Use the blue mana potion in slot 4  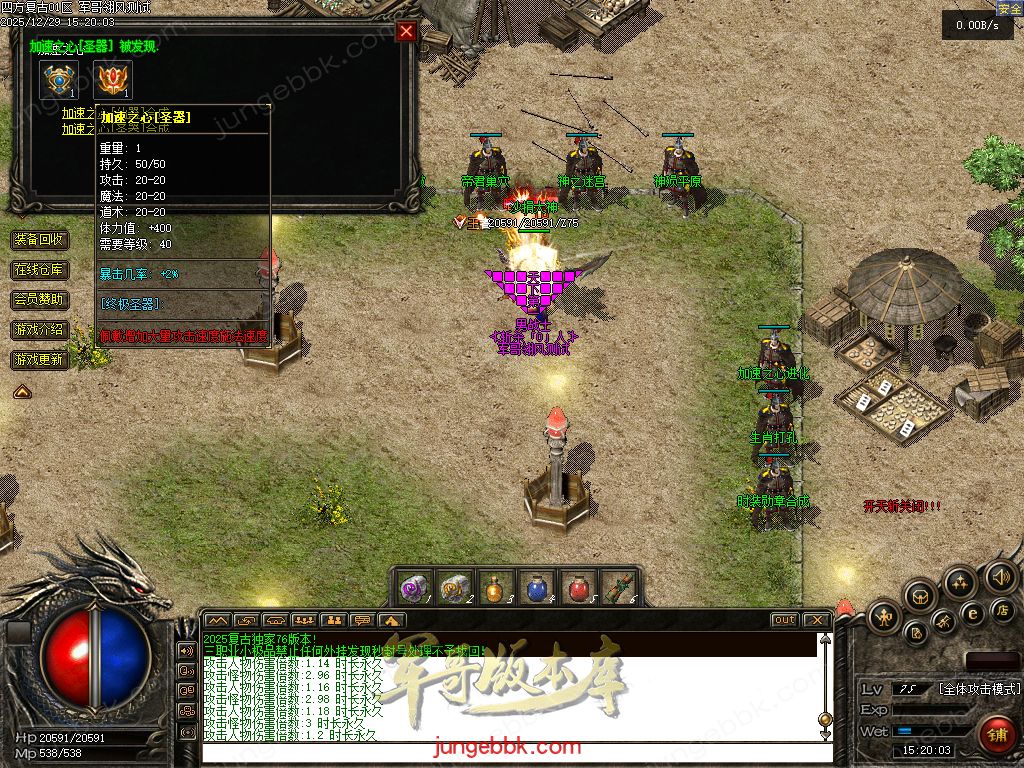(x=536, y=587)
